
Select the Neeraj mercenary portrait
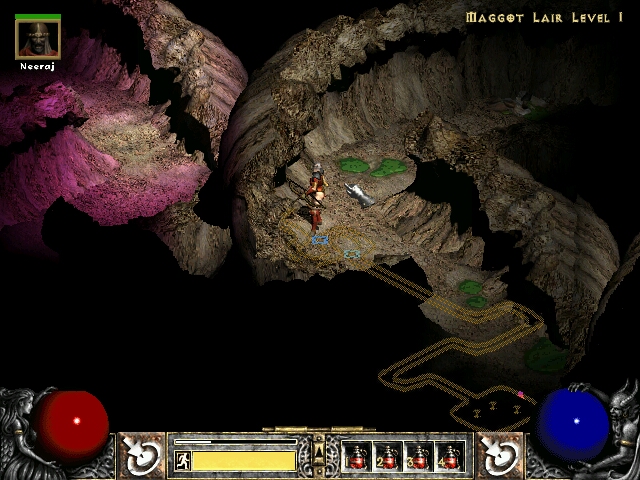tap(38, 39)
